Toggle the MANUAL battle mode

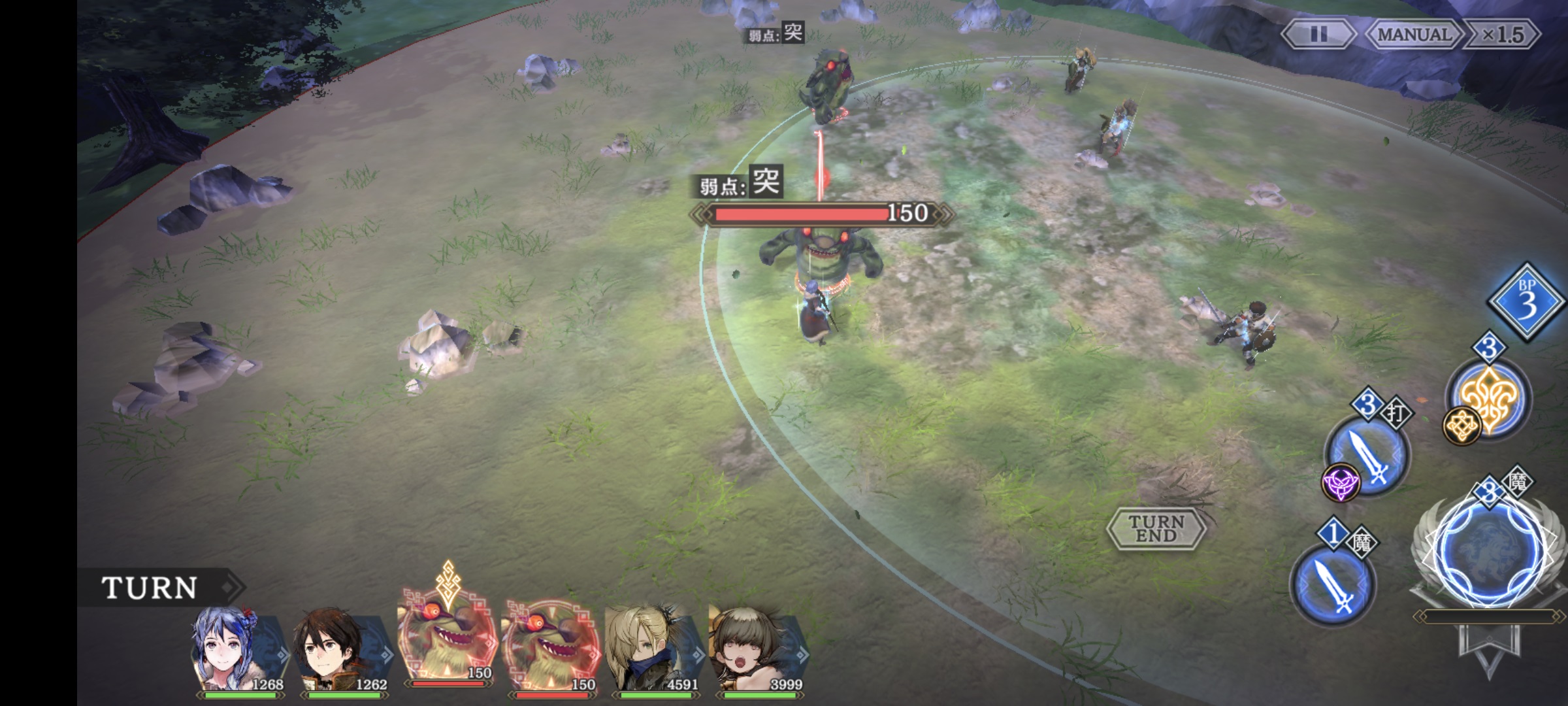point(1414,35)
